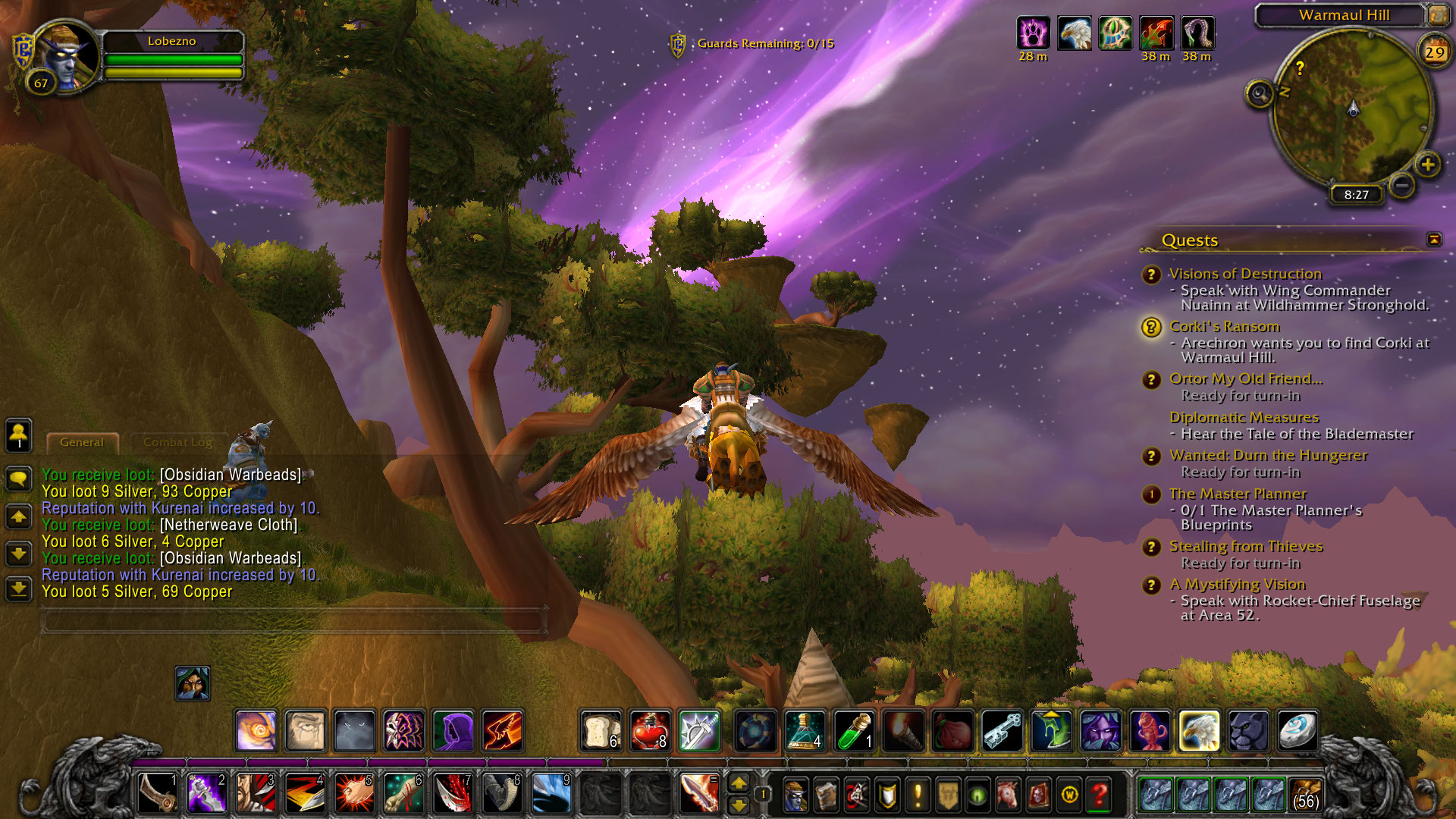Viewport: 1456px width, 819px height.
Task: Activate the fist ability in slot 5
Action: 354,794
